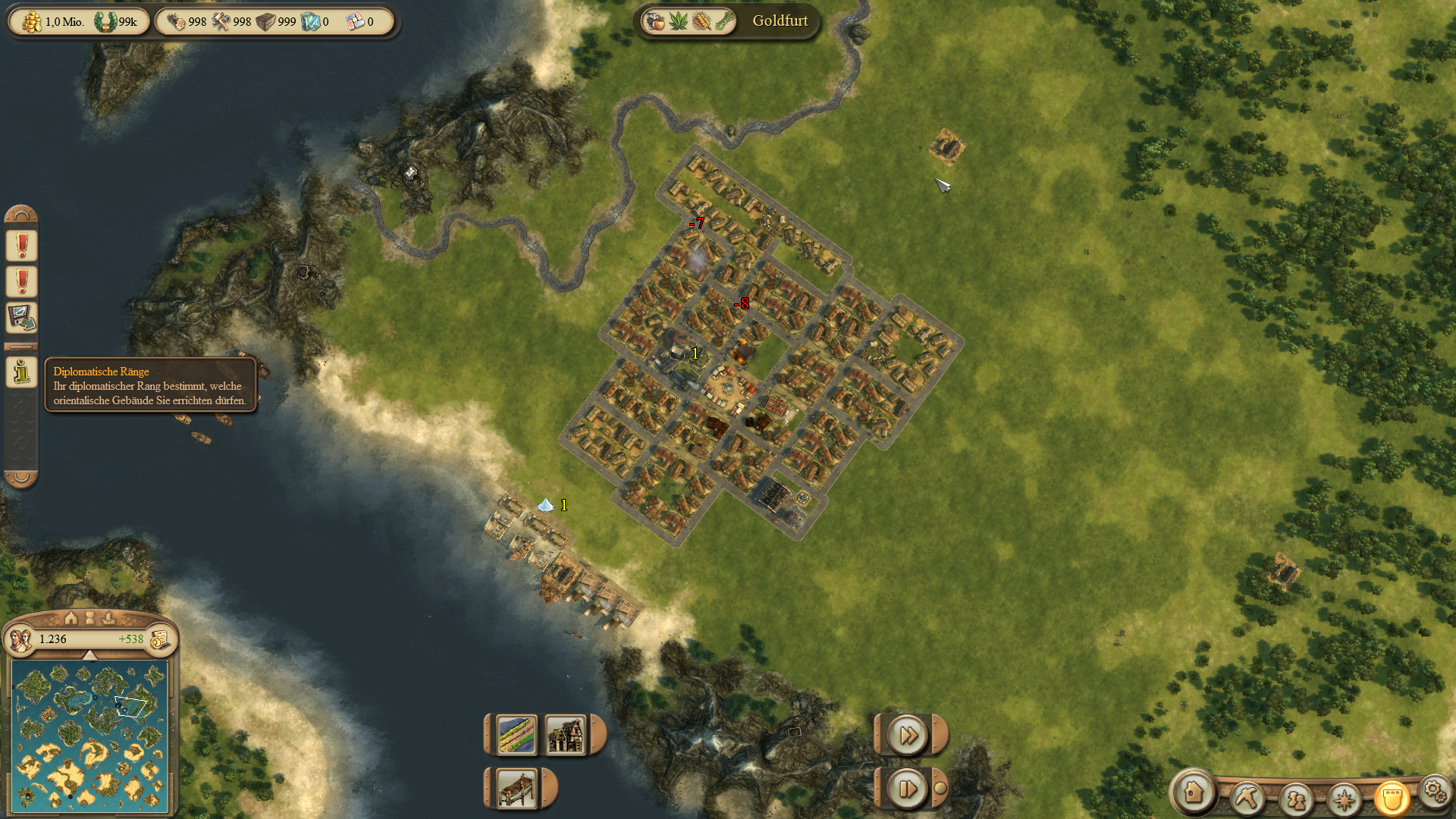Select the market stall build shortcut

tap(517, 789)
